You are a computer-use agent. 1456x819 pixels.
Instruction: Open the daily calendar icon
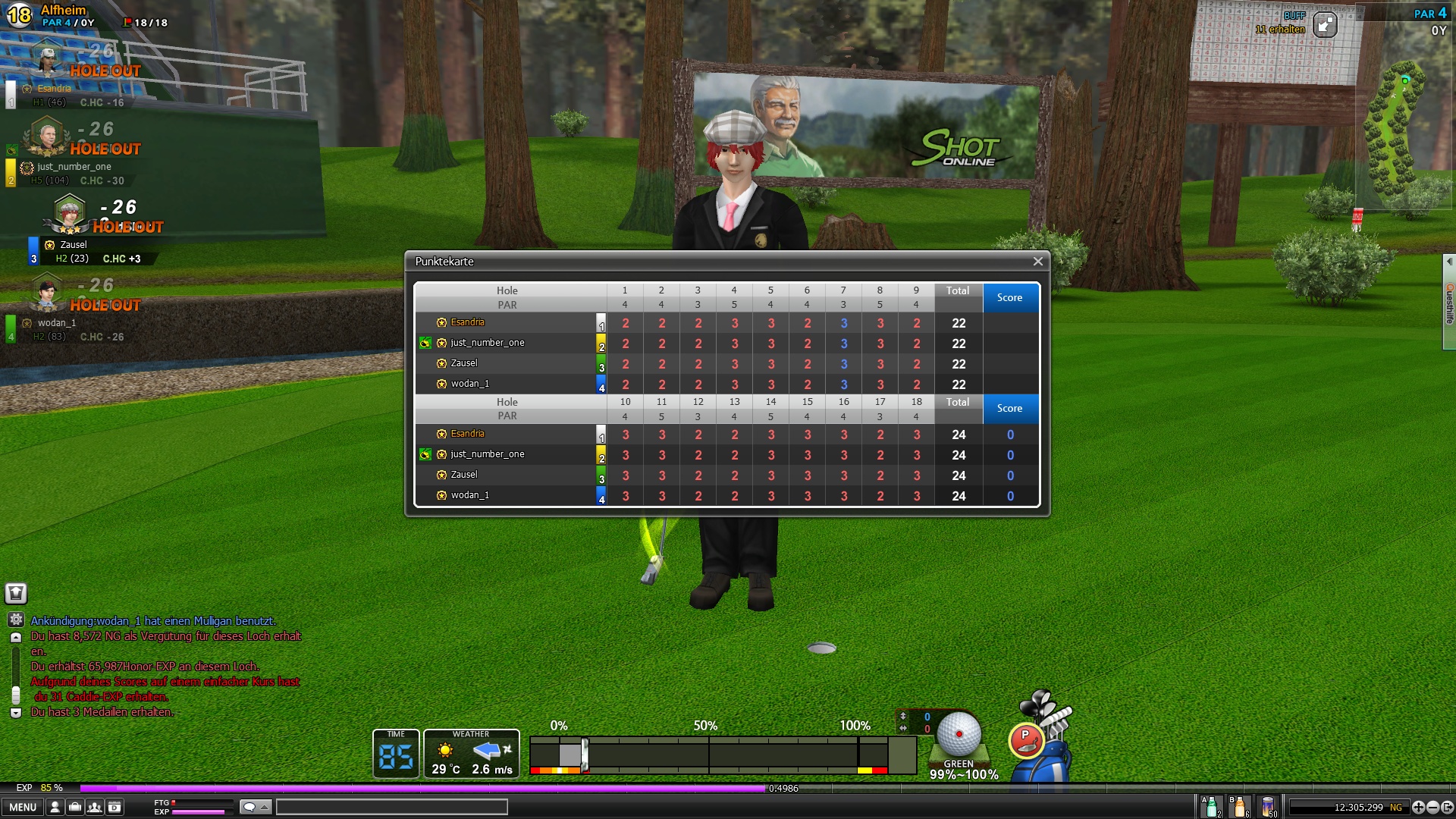115,807
